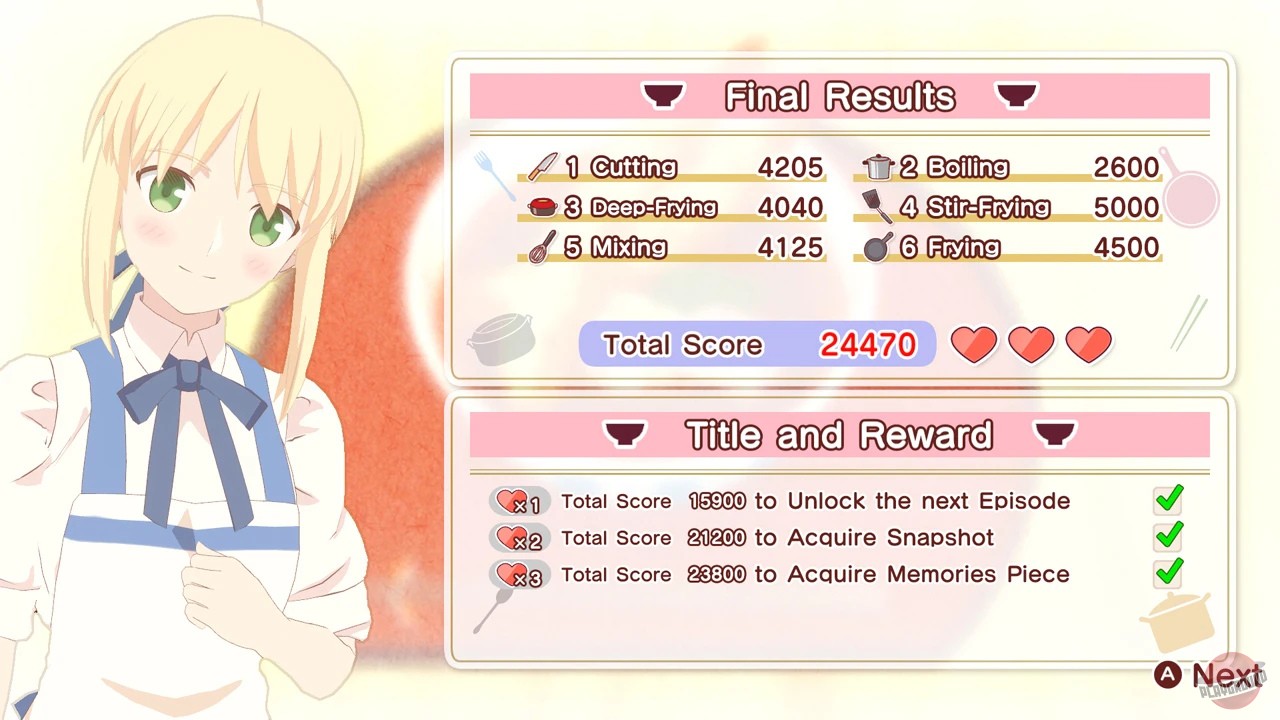The image size is (1280, 720).
Task: Click the frying pan icon beside Frying
Action: click(877, 247)
